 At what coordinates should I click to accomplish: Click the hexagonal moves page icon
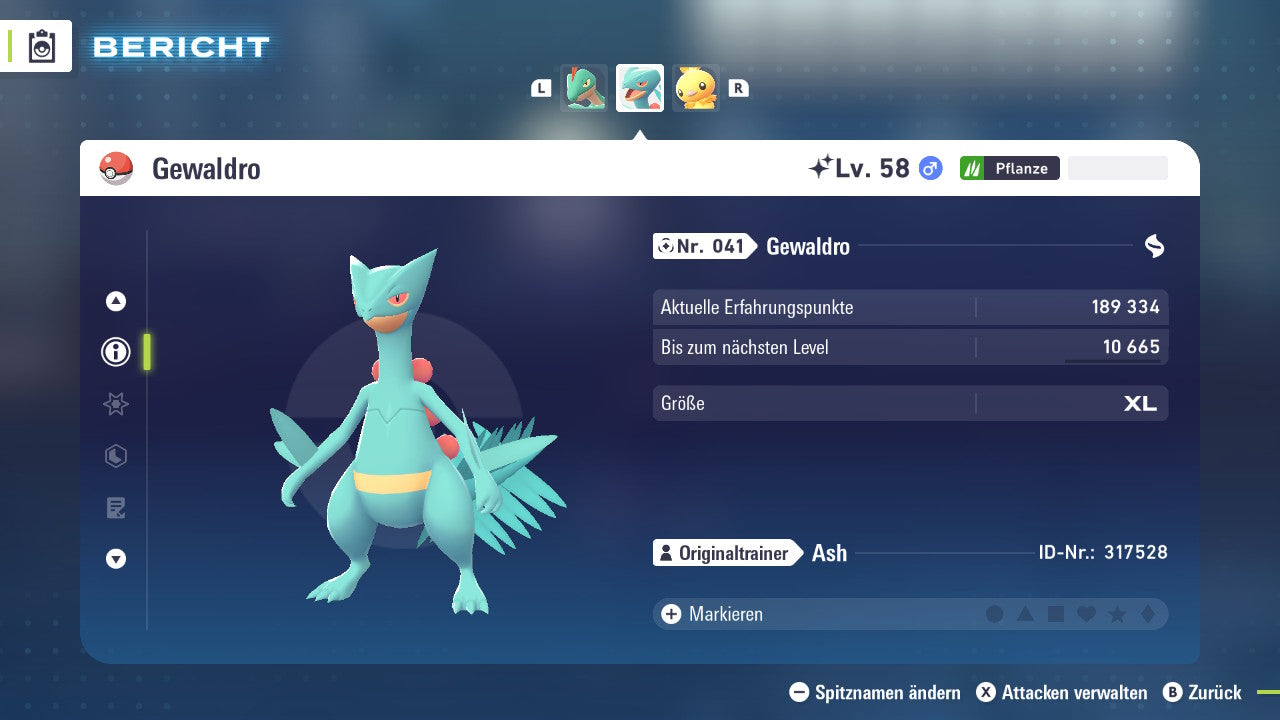(116, 456)
